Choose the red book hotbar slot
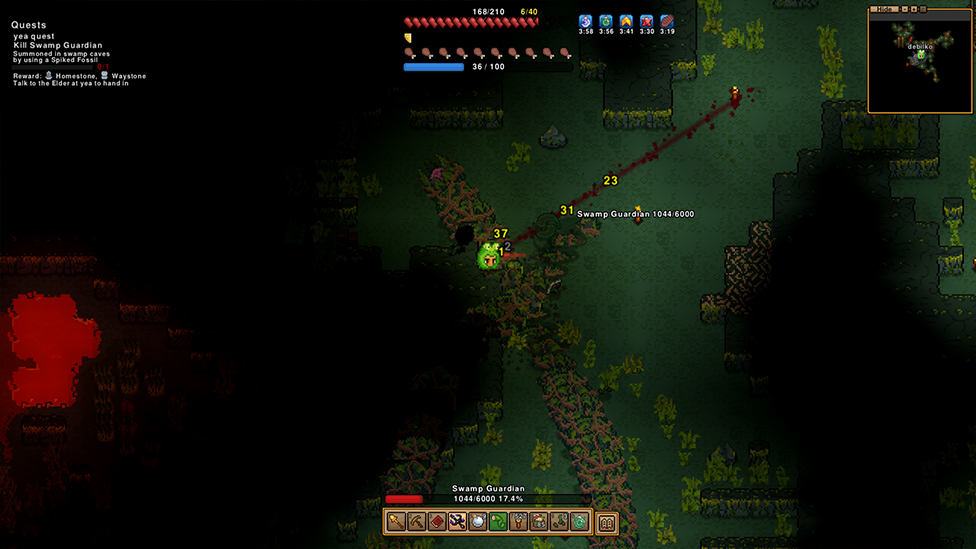The image size is (976, 549). tap(437, 522)
